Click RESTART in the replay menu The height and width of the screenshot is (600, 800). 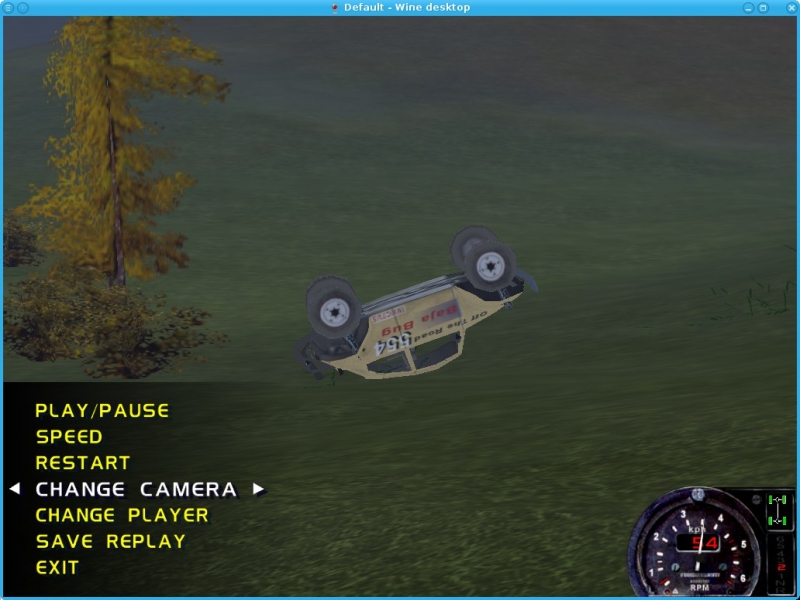click(83, 463)
